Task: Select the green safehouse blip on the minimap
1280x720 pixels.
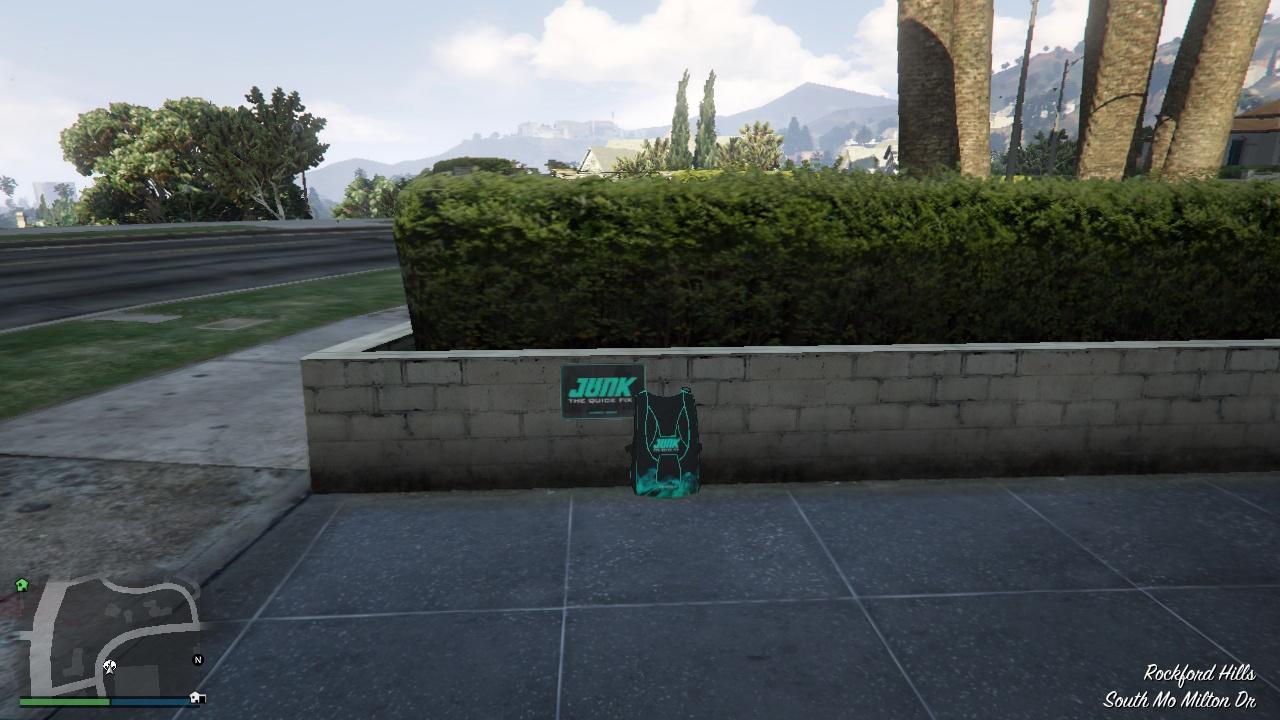Action: tap(21, 583)
